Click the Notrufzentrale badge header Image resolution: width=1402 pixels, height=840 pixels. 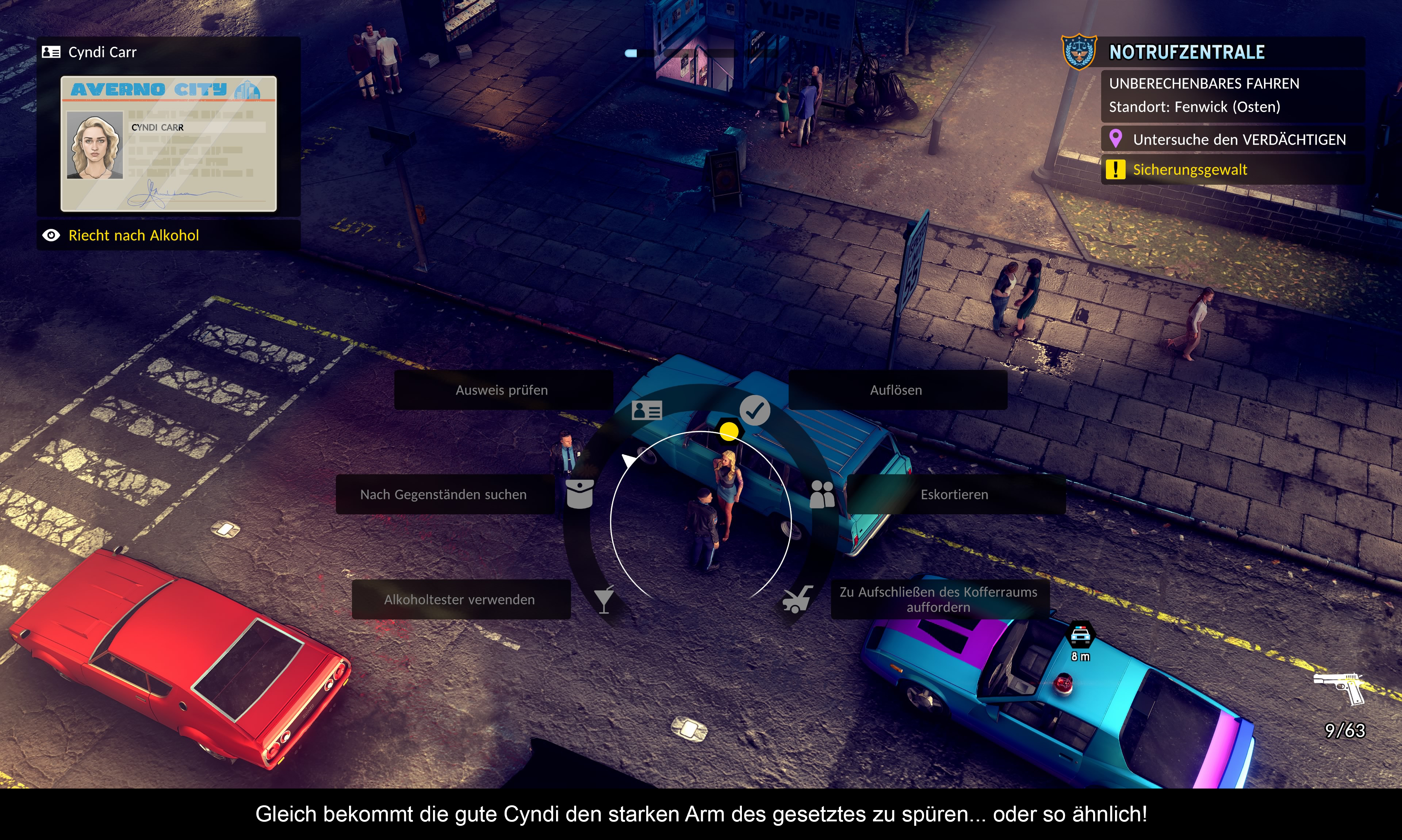pyautogui.click(x=1186, y=53)
